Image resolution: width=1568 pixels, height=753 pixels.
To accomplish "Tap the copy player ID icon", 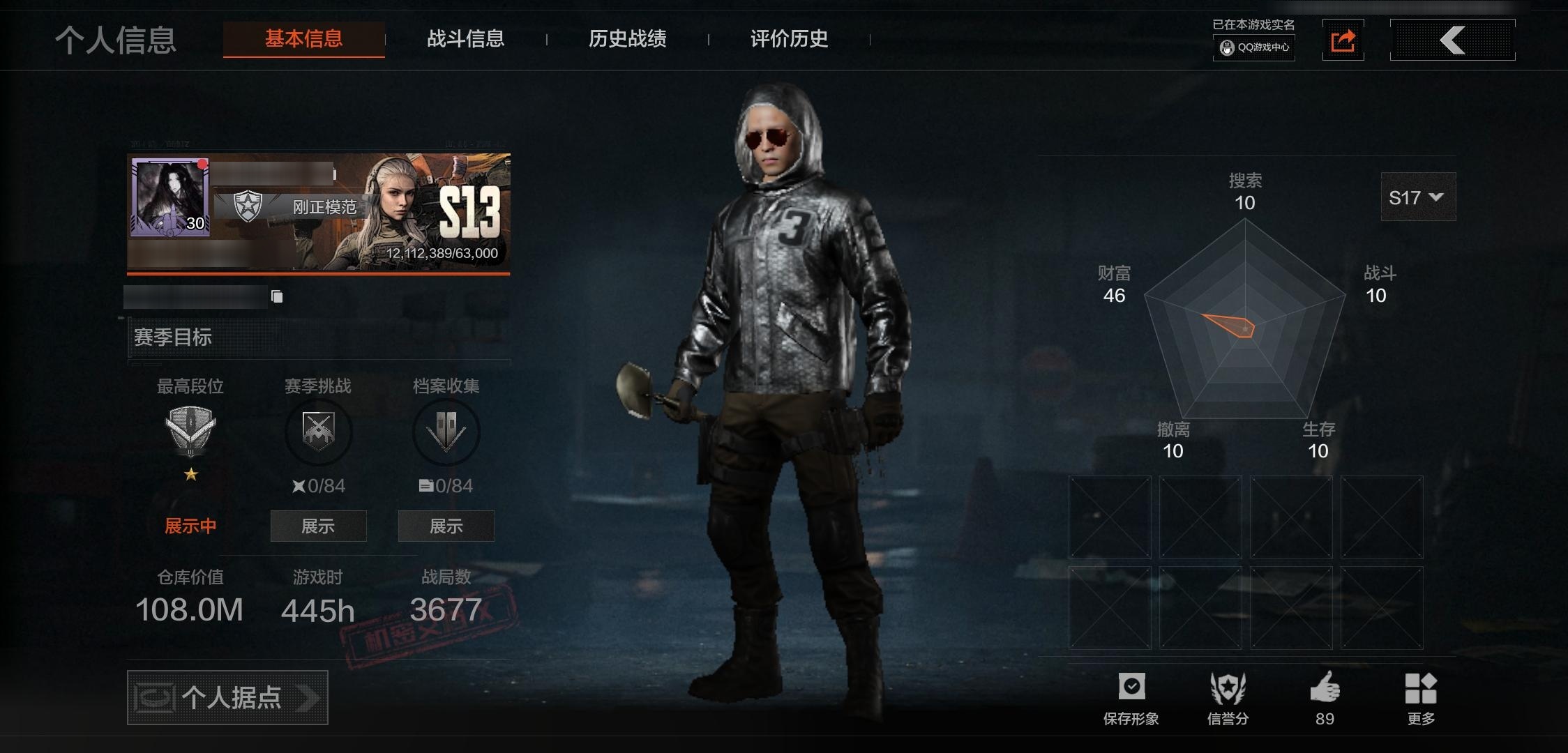I will 277,296.
